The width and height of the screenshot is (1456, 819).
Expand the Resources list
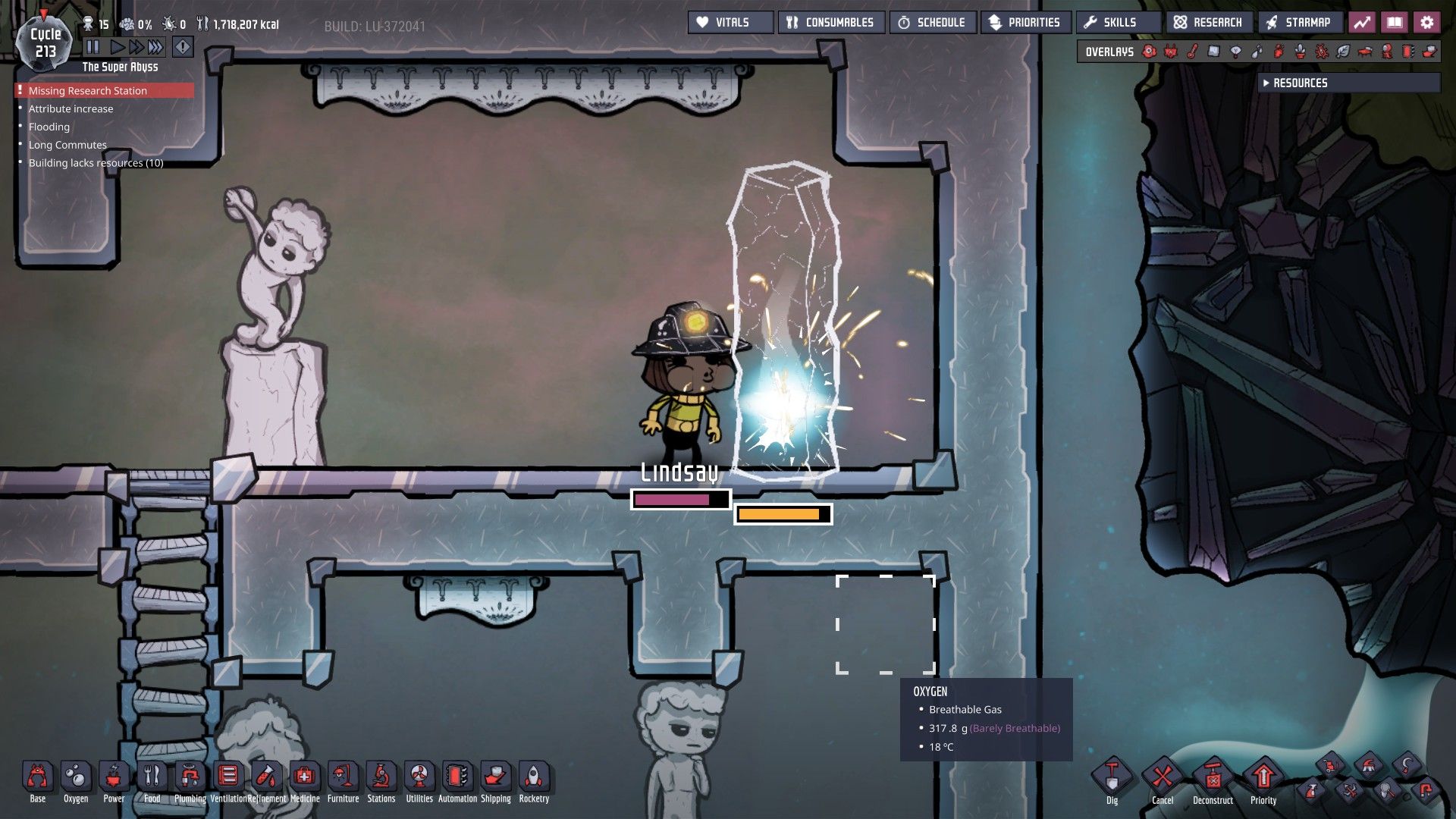tap(1300, 83)
